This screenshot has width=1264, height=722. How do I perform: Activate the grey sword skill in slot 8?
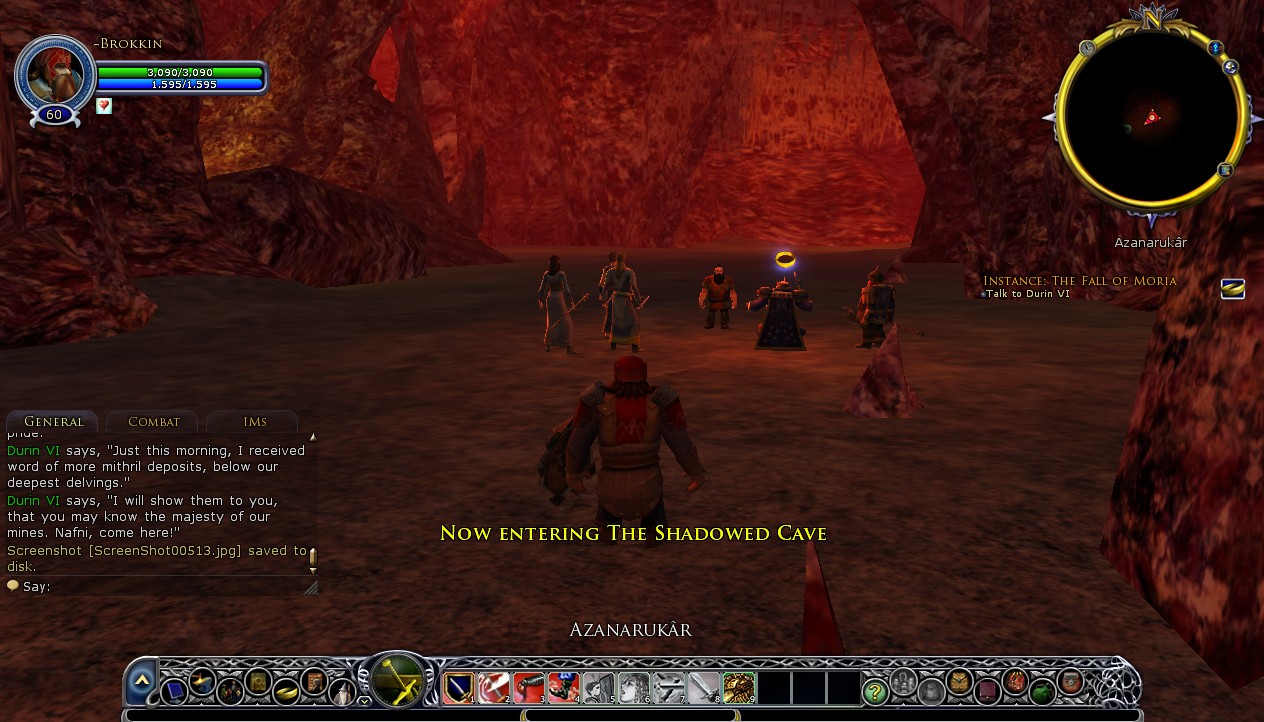tap(704, 688)
